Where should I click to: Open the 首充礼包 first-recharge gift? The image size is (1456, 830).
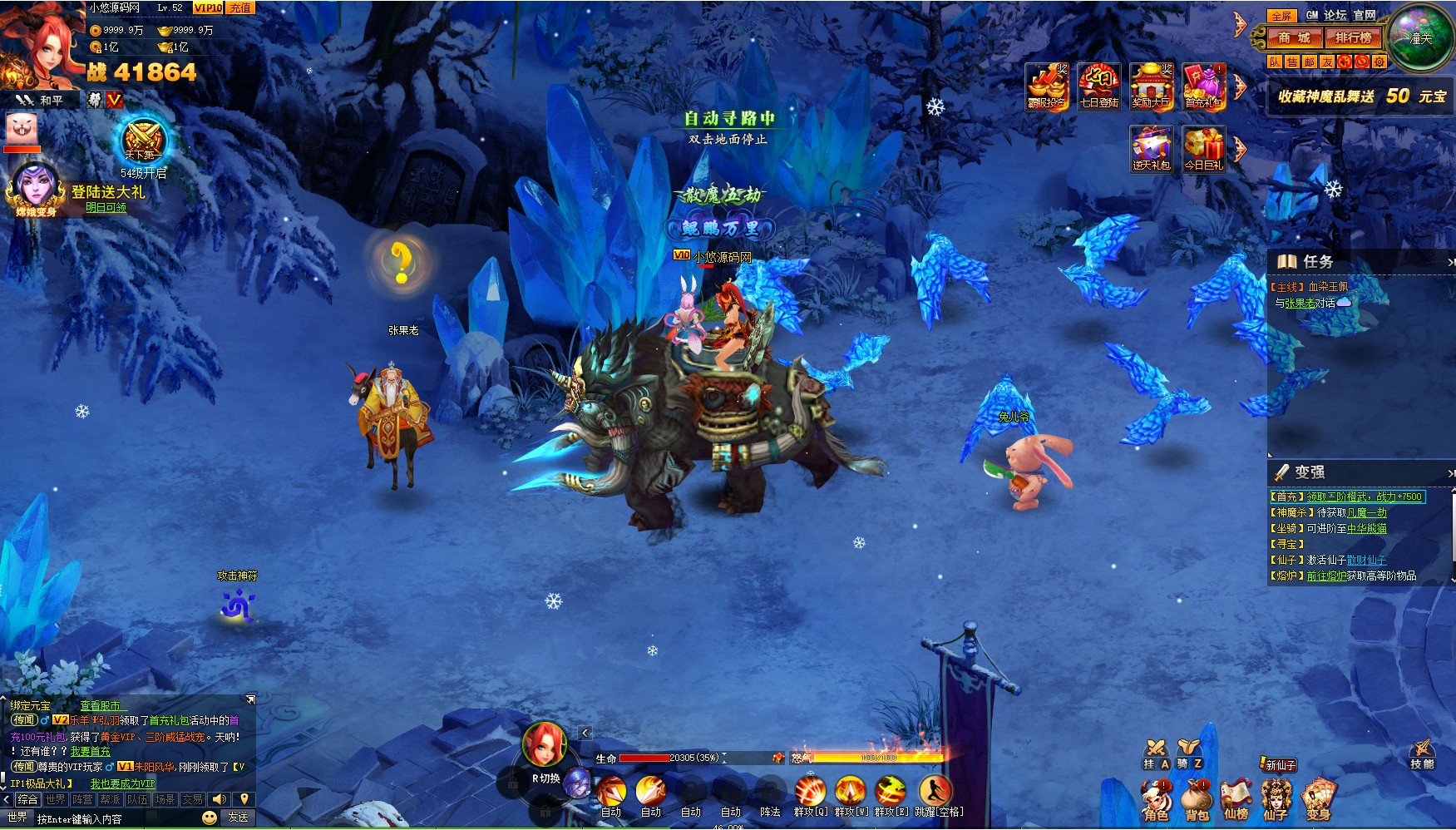click(1203, 86)
